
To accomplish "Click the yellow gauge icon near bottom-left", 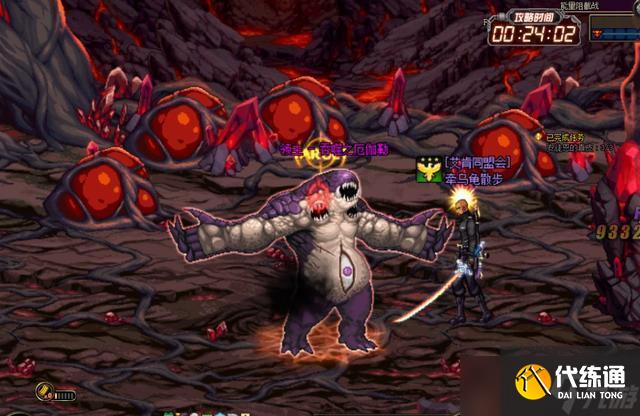I will point(46,391).
